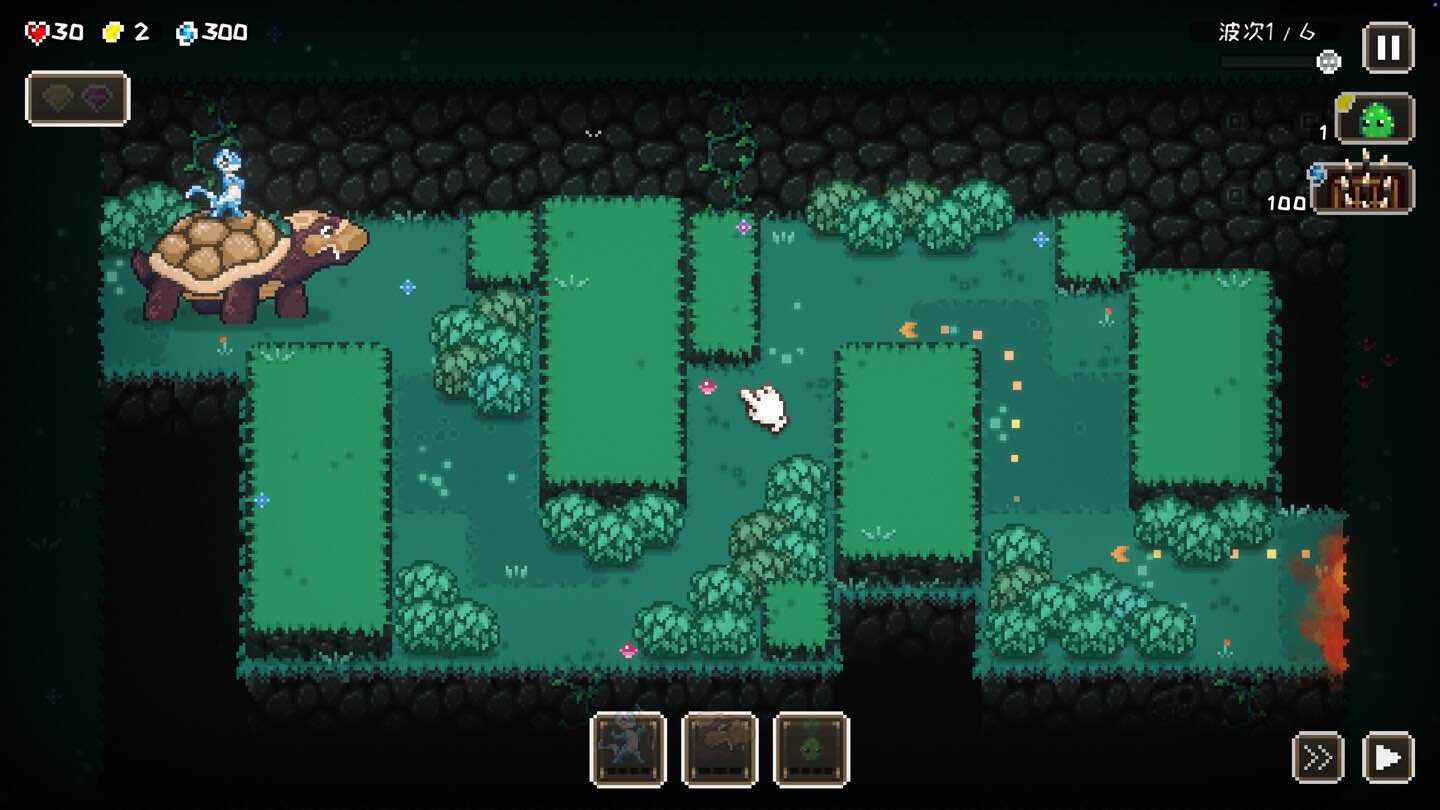This screenshot has height=810, width=1440.
Task: Open the brown gem slot
Action: (x=53, y=97)
